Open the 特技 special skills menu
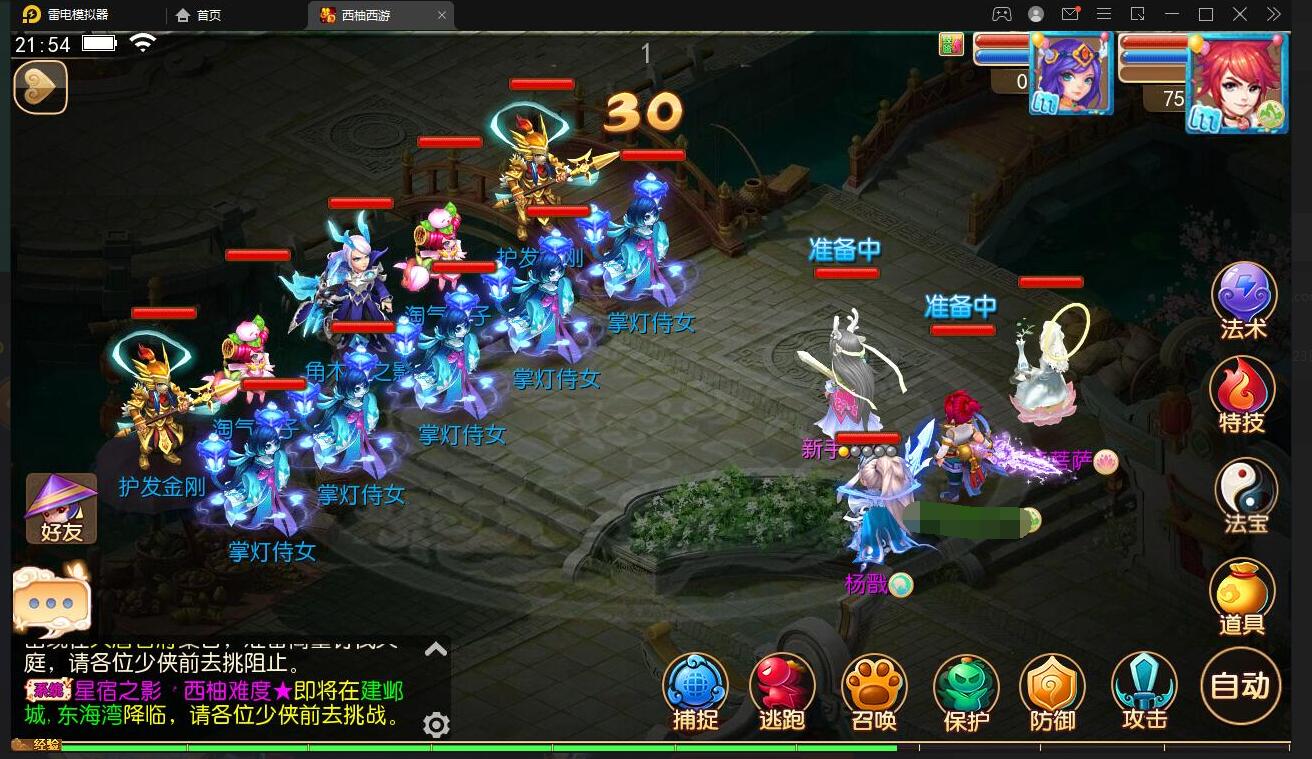 coord(1242,393)
